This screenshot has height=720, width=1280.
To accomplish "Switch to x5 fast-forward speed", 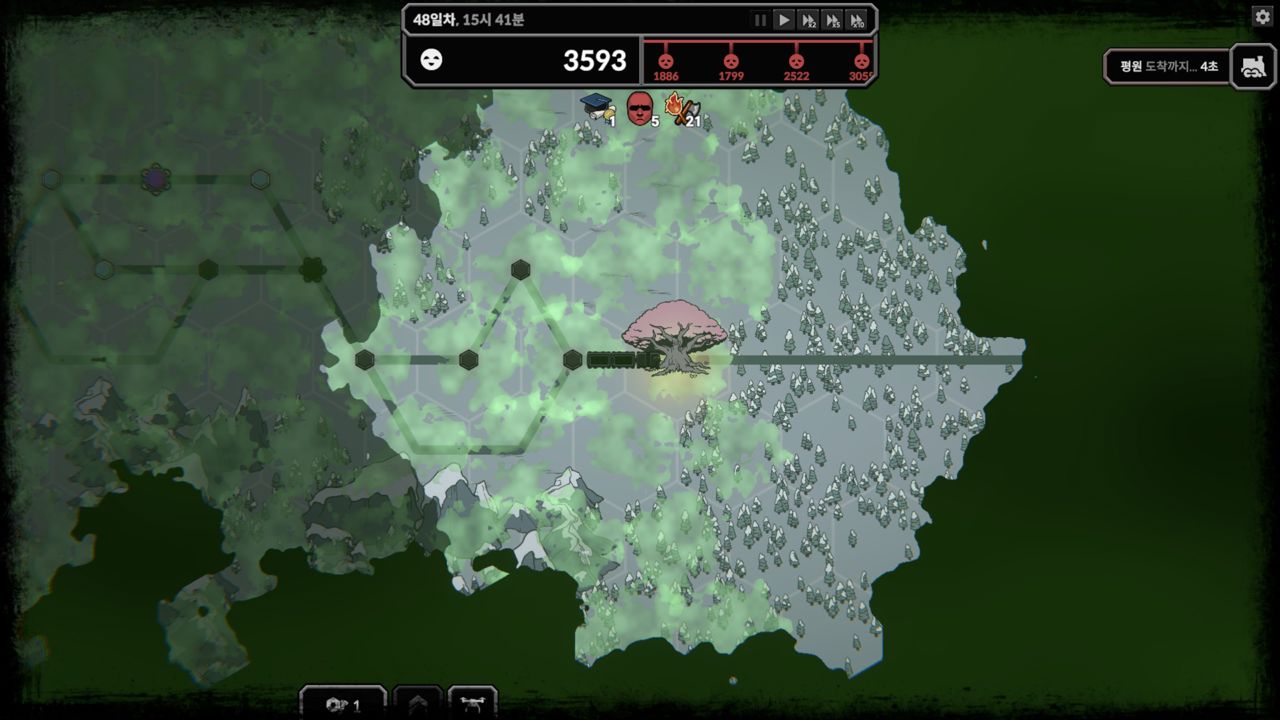I will (832, 20).
